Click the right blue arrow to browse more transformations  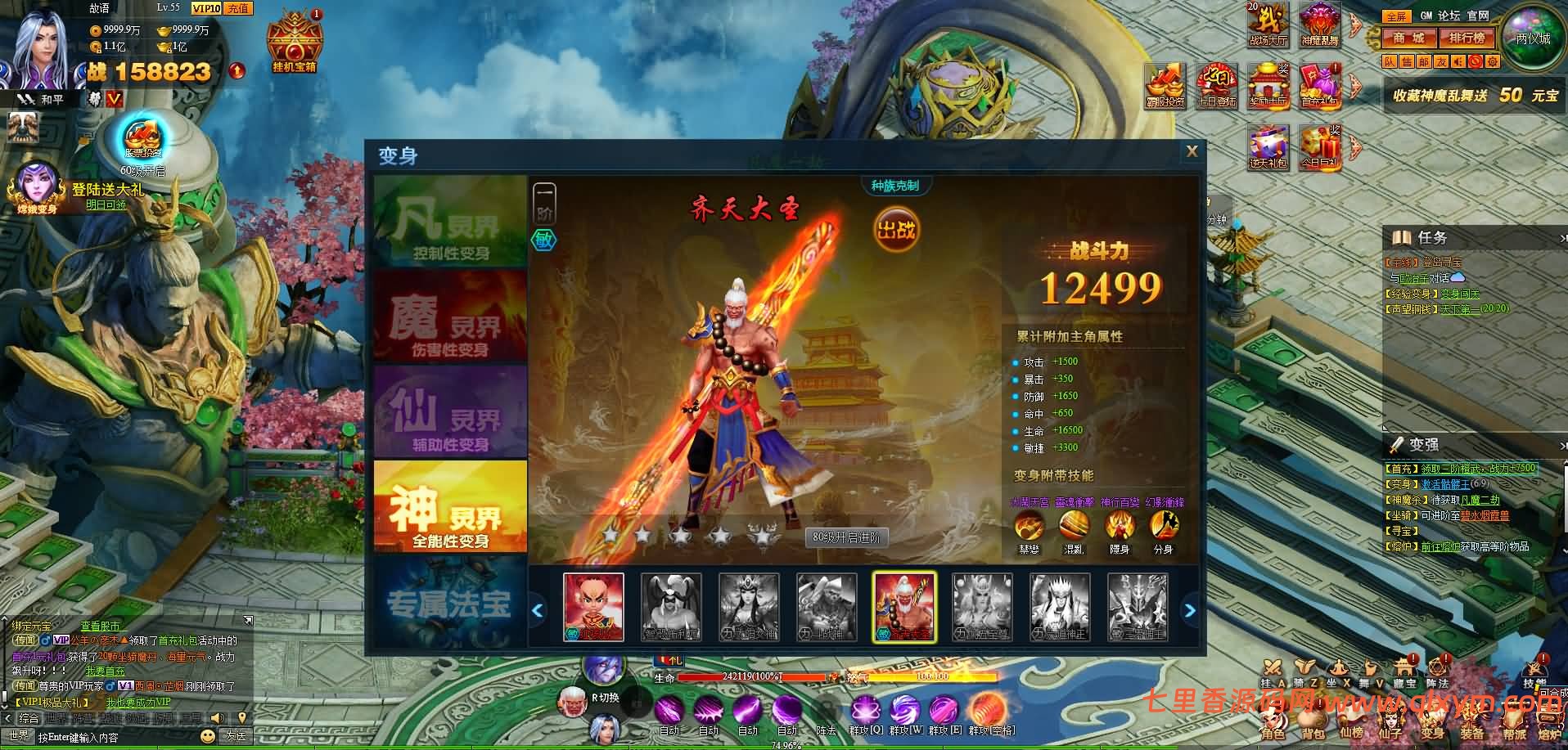[x=1191, y=609]
